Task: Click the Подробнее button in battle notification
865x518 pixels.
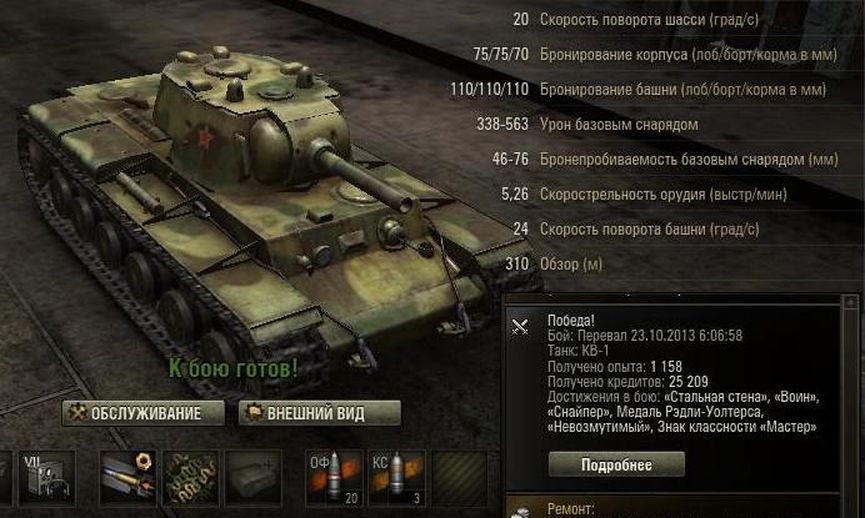Action: (x=616, y=465)
